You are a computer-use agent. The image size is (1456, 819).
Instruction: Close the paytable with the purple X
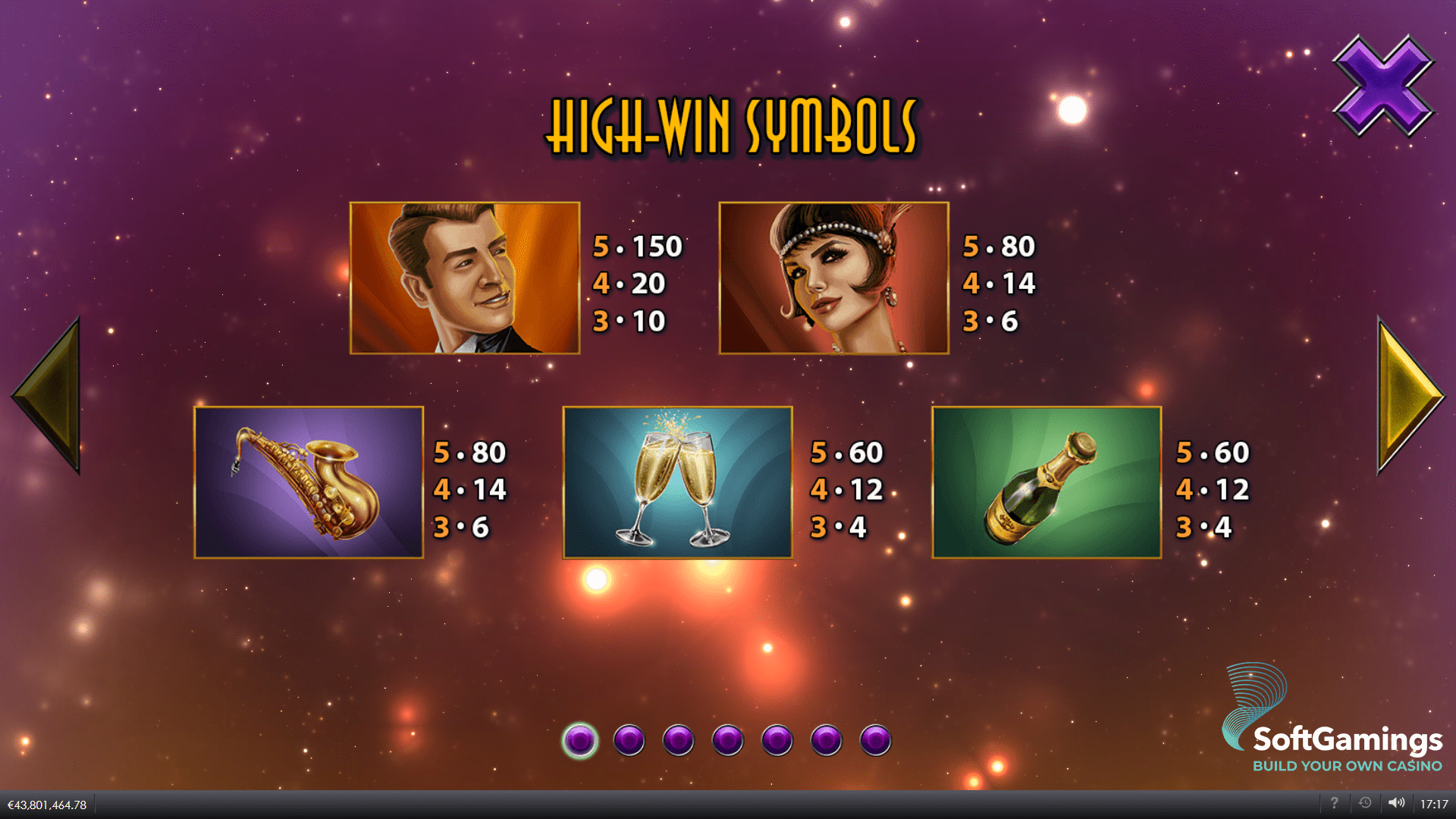(x=1383, y=86)
